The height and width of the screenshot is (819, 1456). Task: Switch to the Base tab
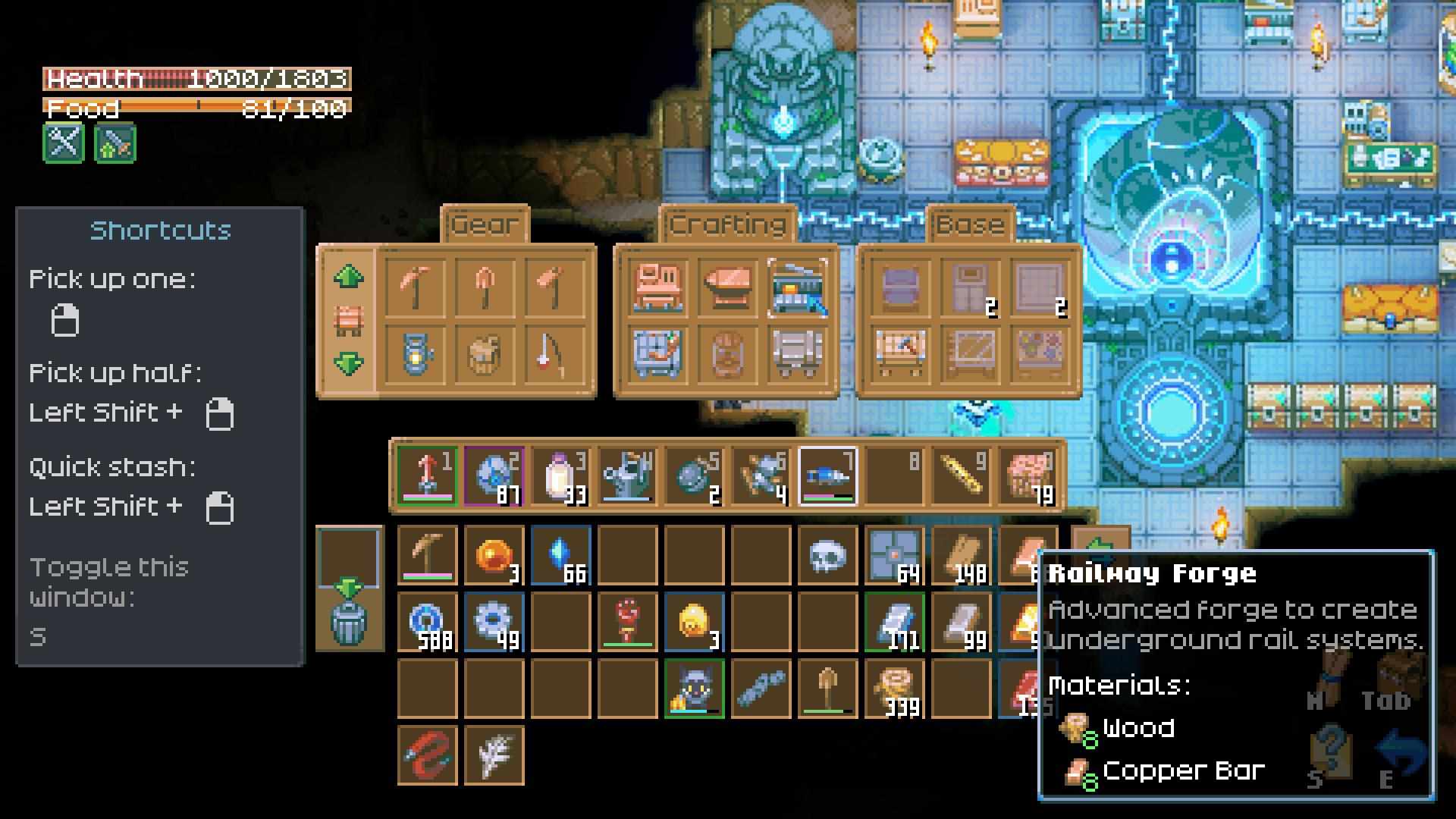(x=970, y=224)
